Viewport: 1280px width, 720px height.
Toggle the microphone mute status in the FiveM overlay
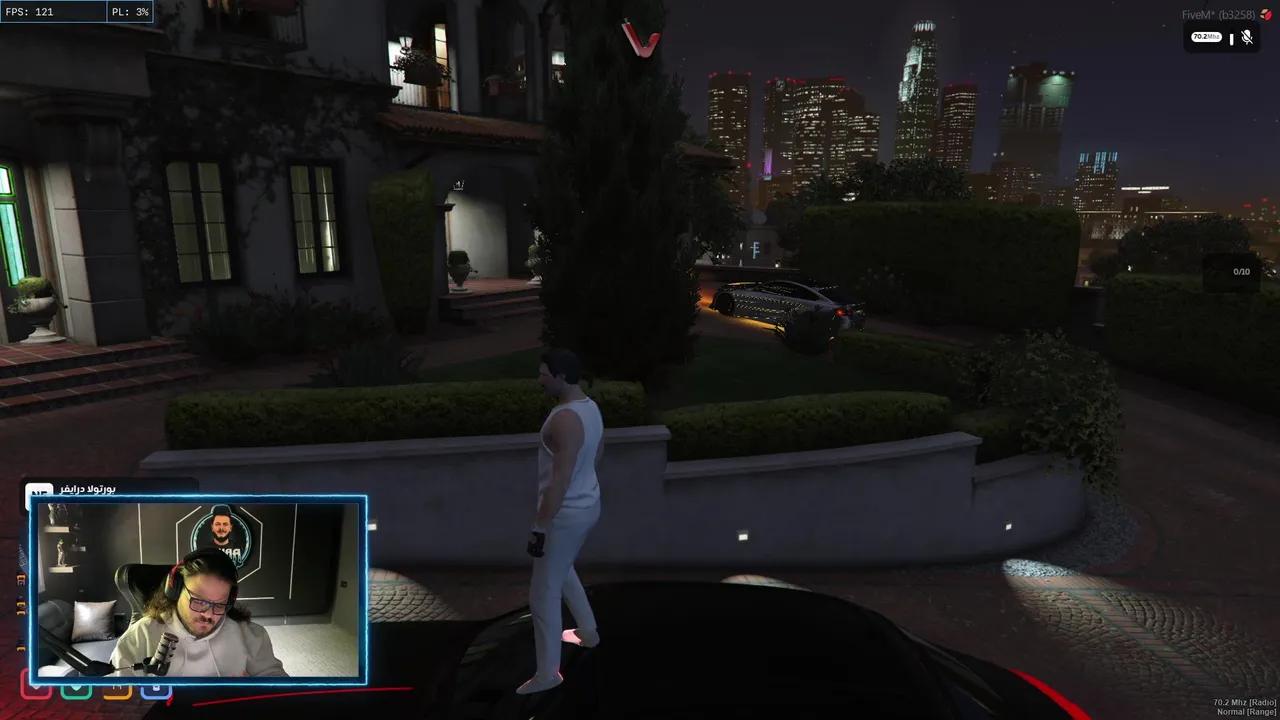click(x=1246, y=38)
